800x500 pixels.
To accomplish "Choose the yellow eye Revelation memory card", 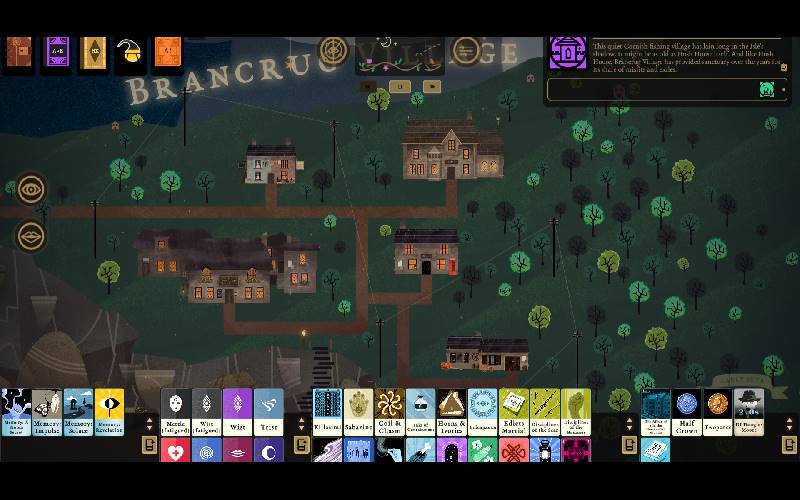I will [x=109, y=412].
